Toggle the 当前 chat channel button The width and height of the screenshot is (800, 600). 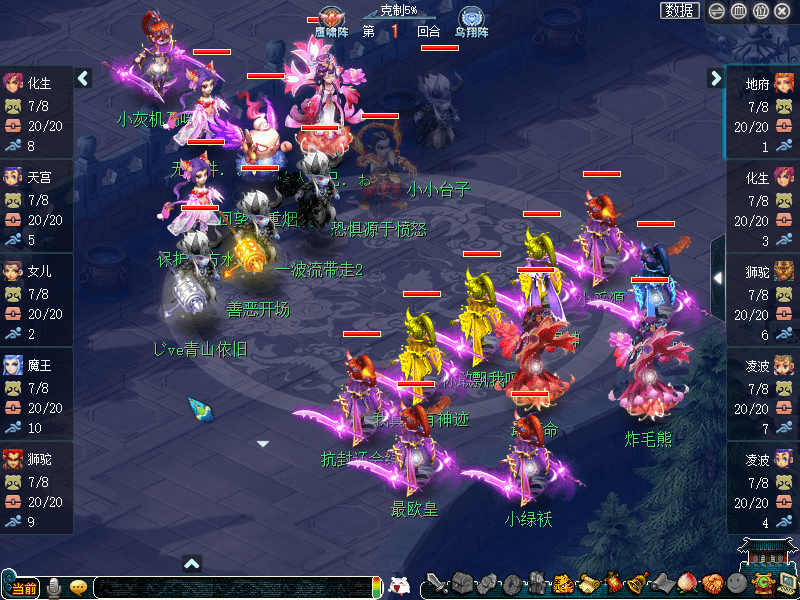point(20,588)
